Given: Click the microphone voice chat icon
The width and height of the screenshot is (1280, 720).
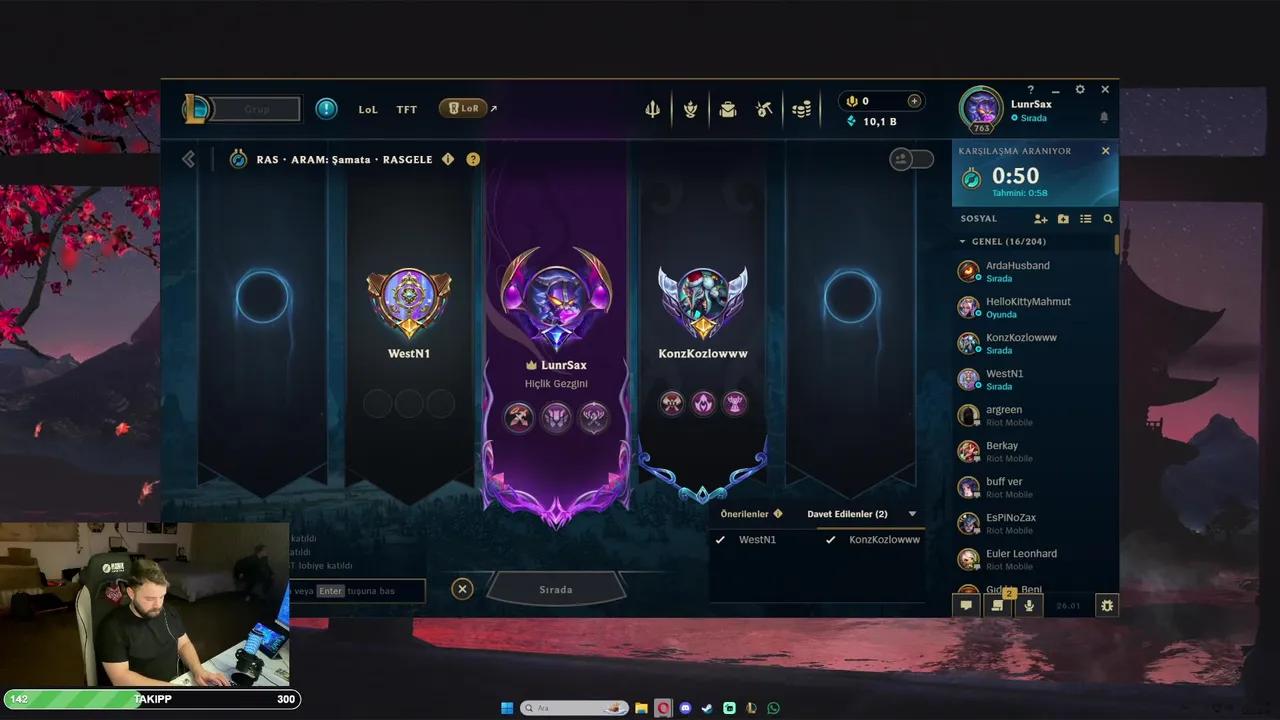Looking at the screenshot, I should click(1028, 605).
